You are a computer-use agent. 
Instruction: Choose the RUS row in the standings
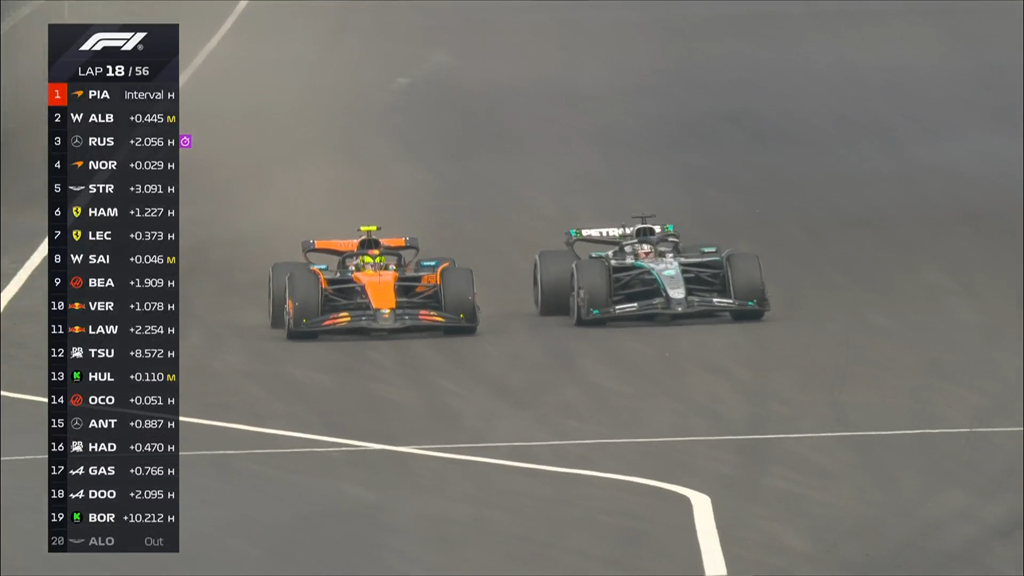[113, 142]
